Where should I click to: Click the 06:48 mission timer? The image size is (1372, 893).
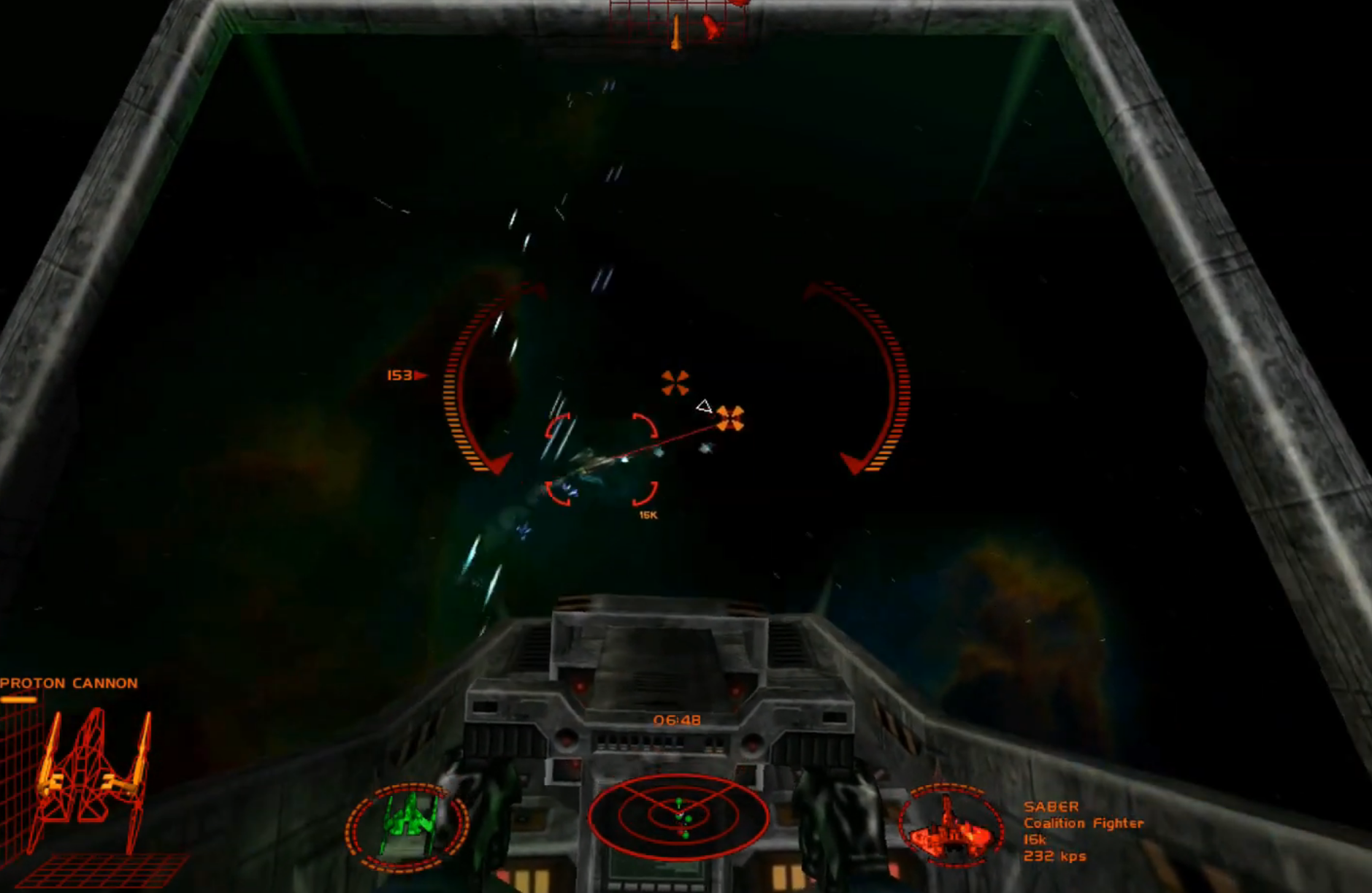[677, 720]
